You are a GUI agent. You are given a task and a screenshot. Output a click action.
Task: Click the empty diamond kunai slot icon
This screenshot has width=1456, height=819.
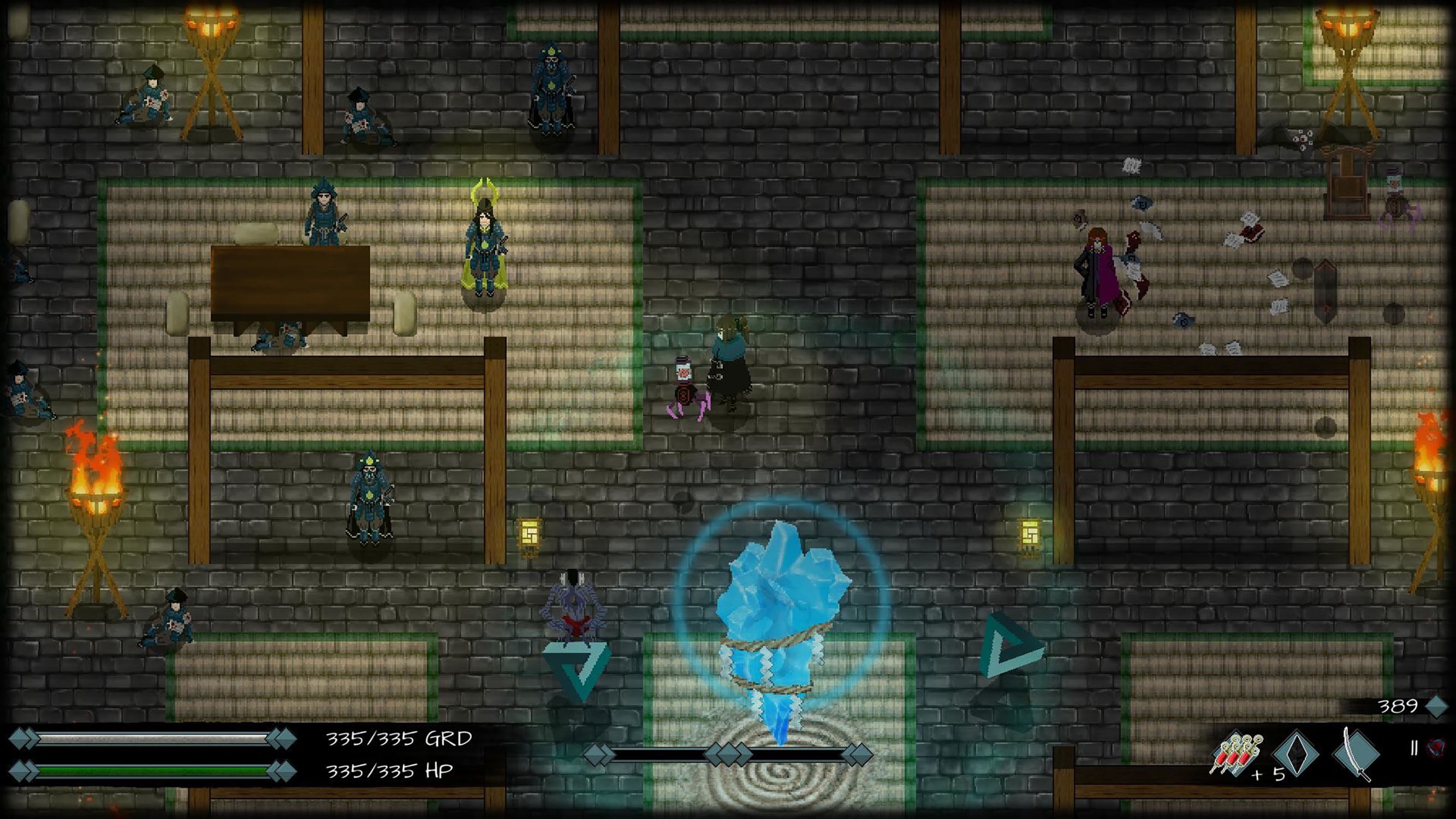click(1296, 754)
